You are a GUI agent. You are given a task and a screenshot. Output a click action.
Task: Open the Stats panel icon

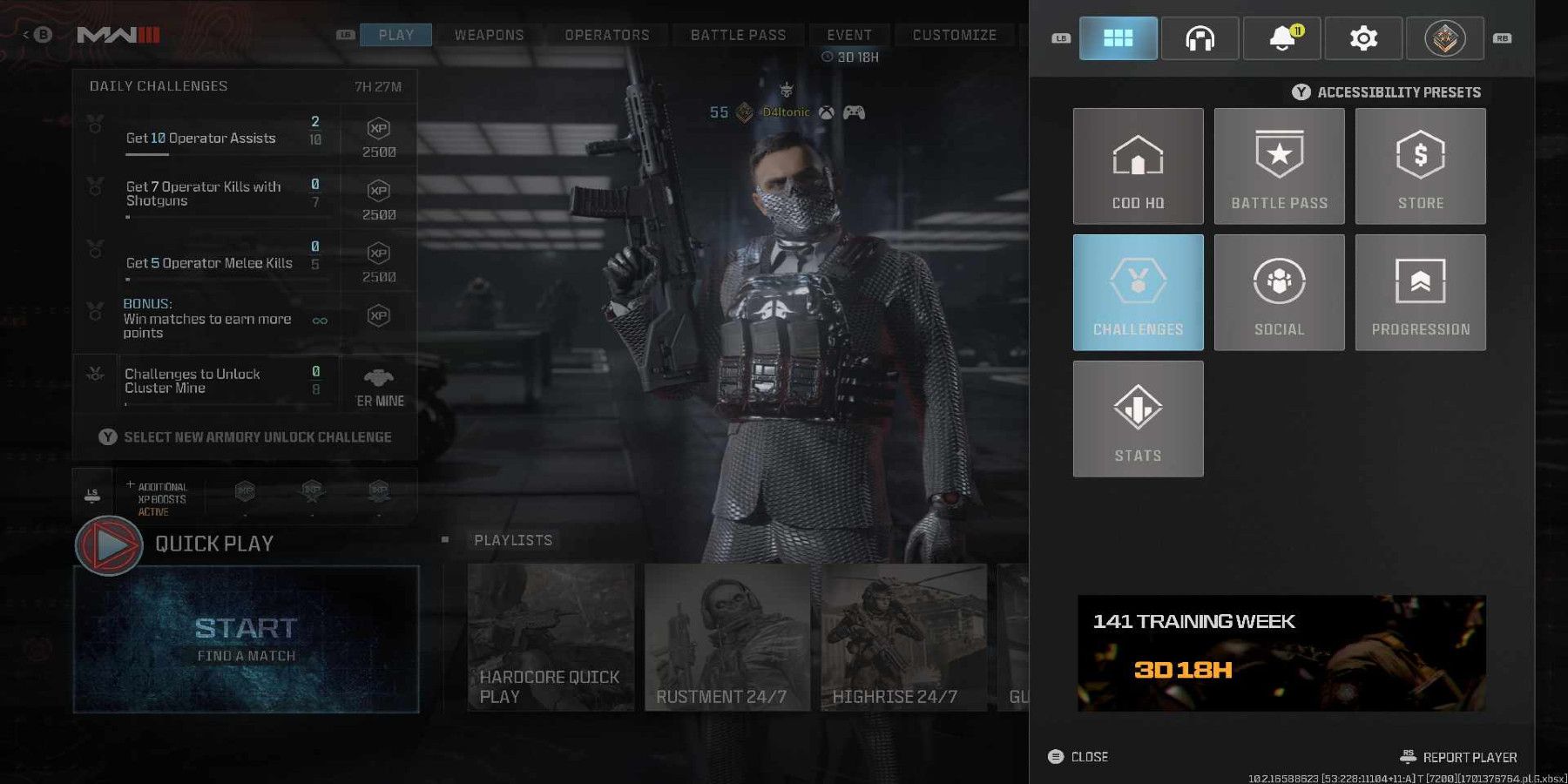[1138, 418]
